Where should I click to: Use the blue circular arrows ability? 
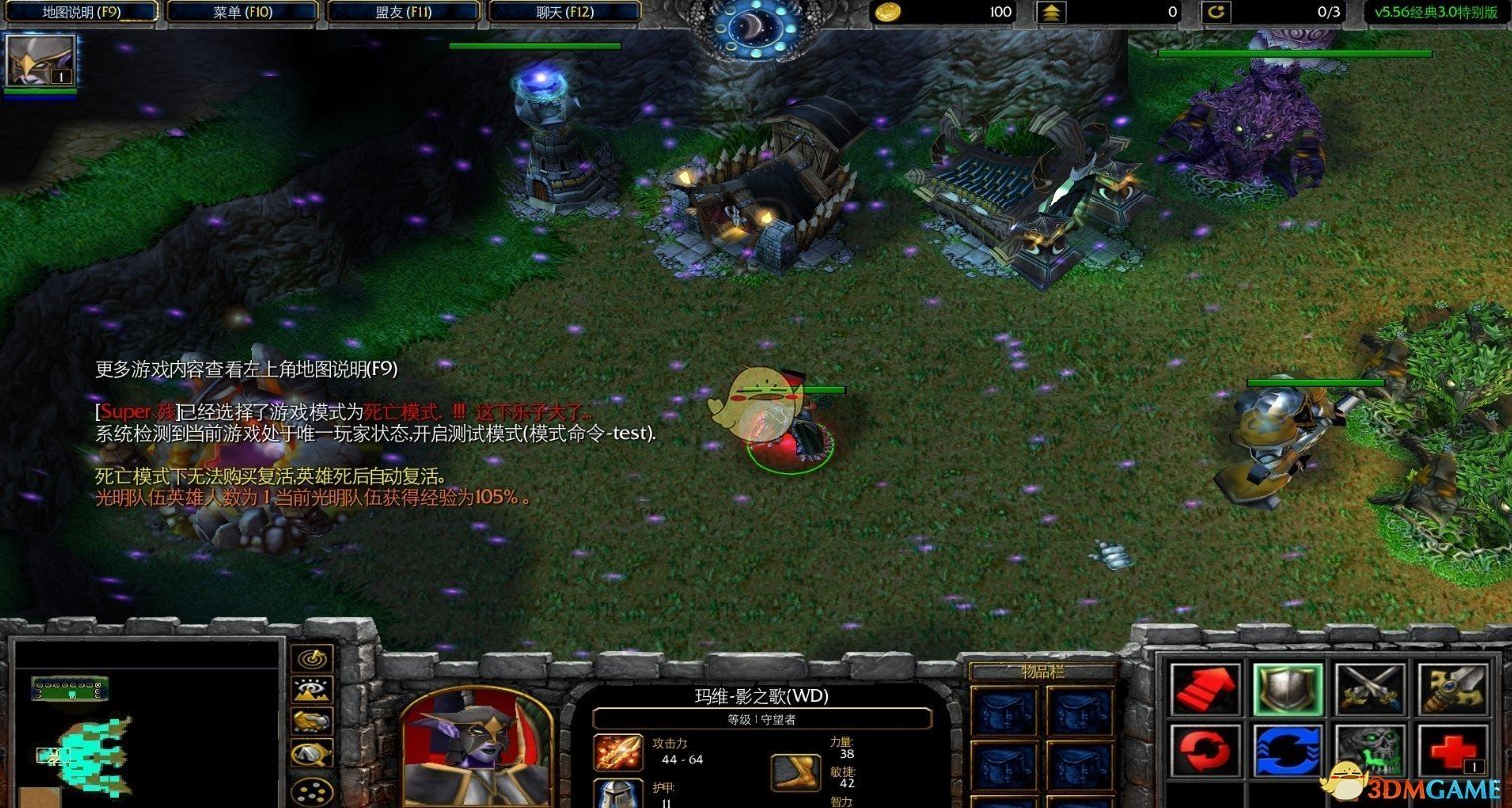click(x=1288, y=750)
